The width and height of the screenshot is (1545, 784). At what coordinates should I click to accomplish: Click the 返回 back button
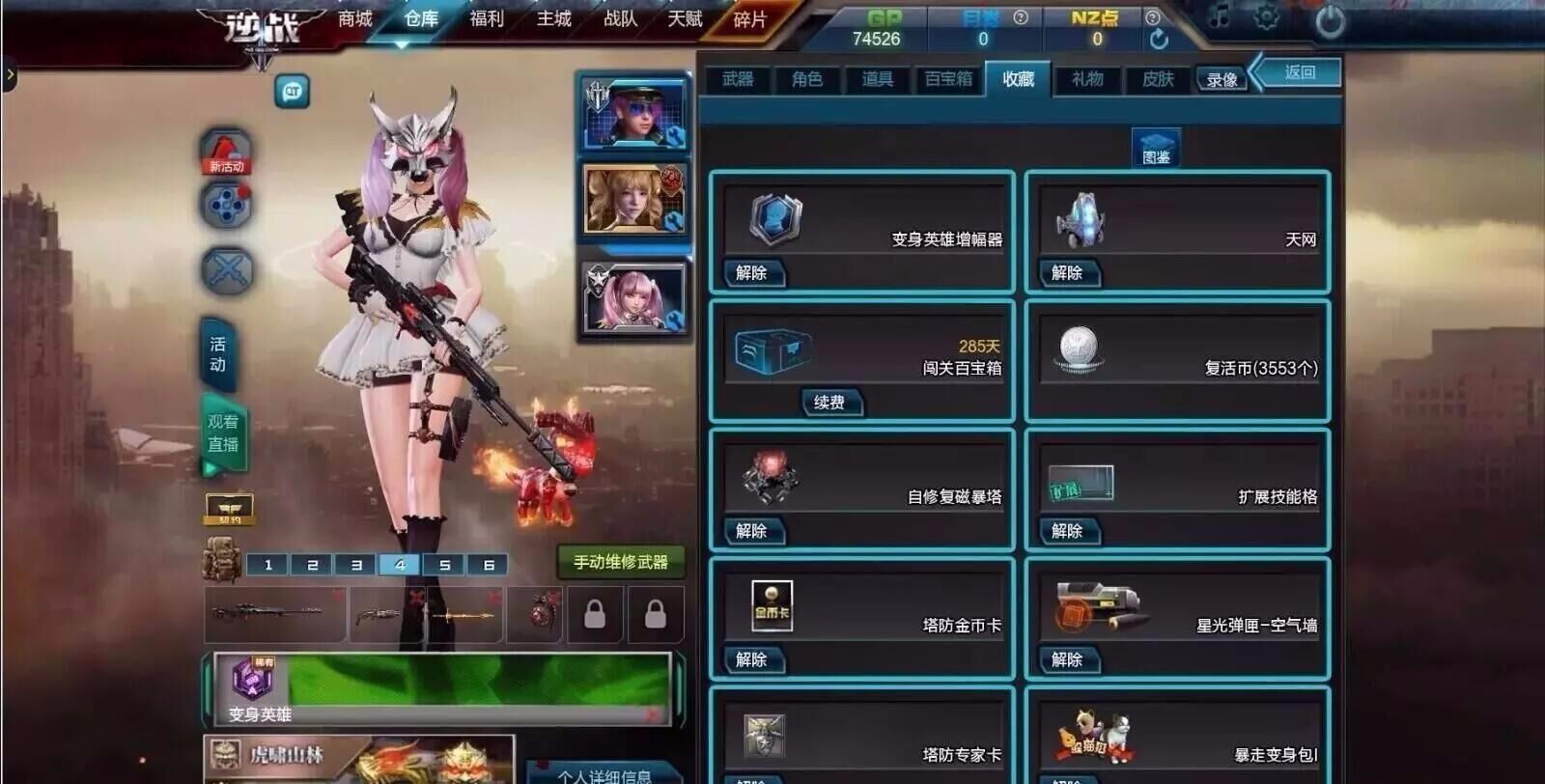[1299, 72]
